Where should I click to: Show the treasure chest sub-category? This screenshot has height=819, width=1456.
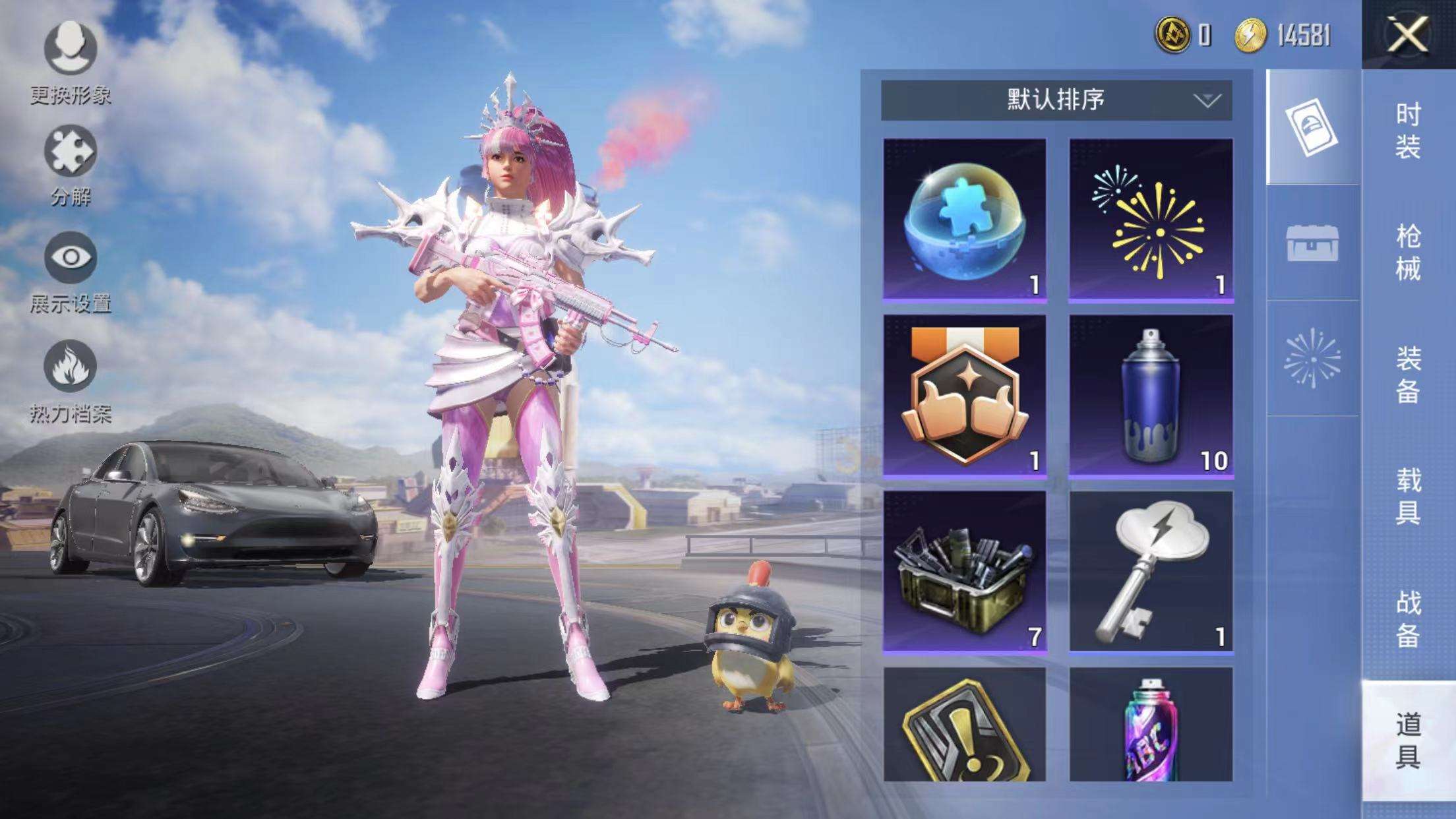pos(1312,243)
